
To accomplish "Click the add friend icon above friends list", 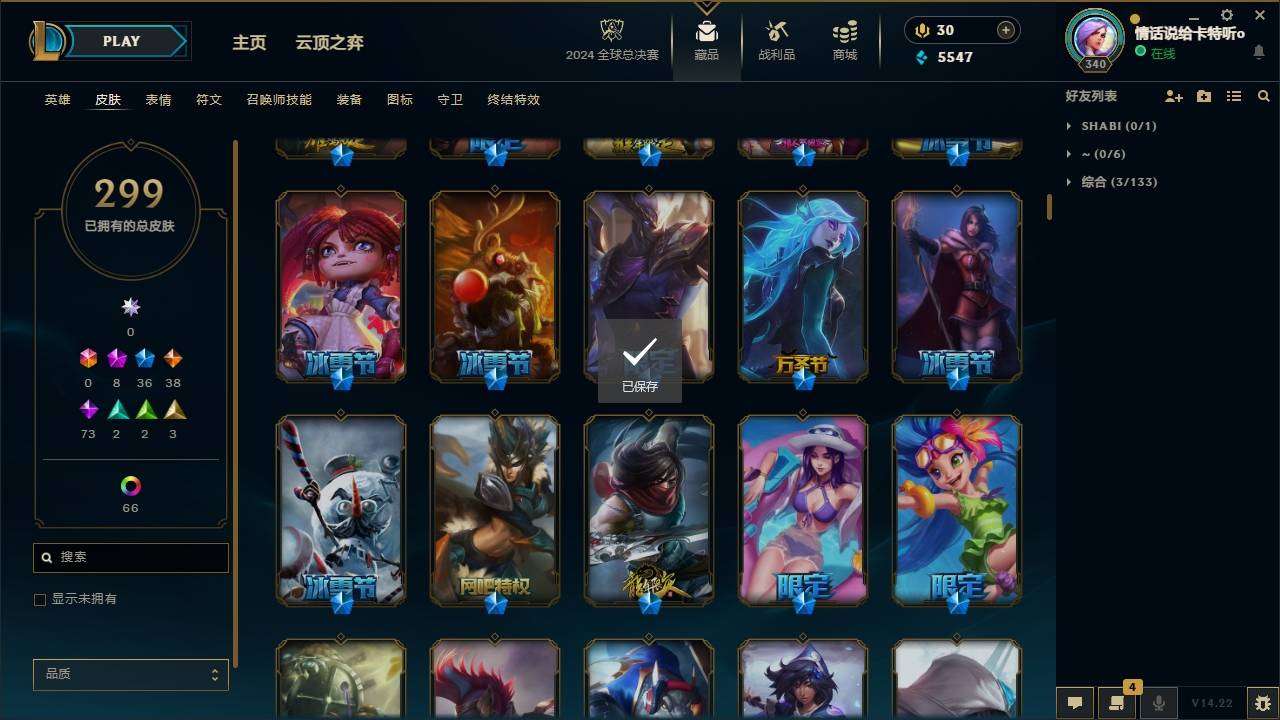I will 1173,95.
